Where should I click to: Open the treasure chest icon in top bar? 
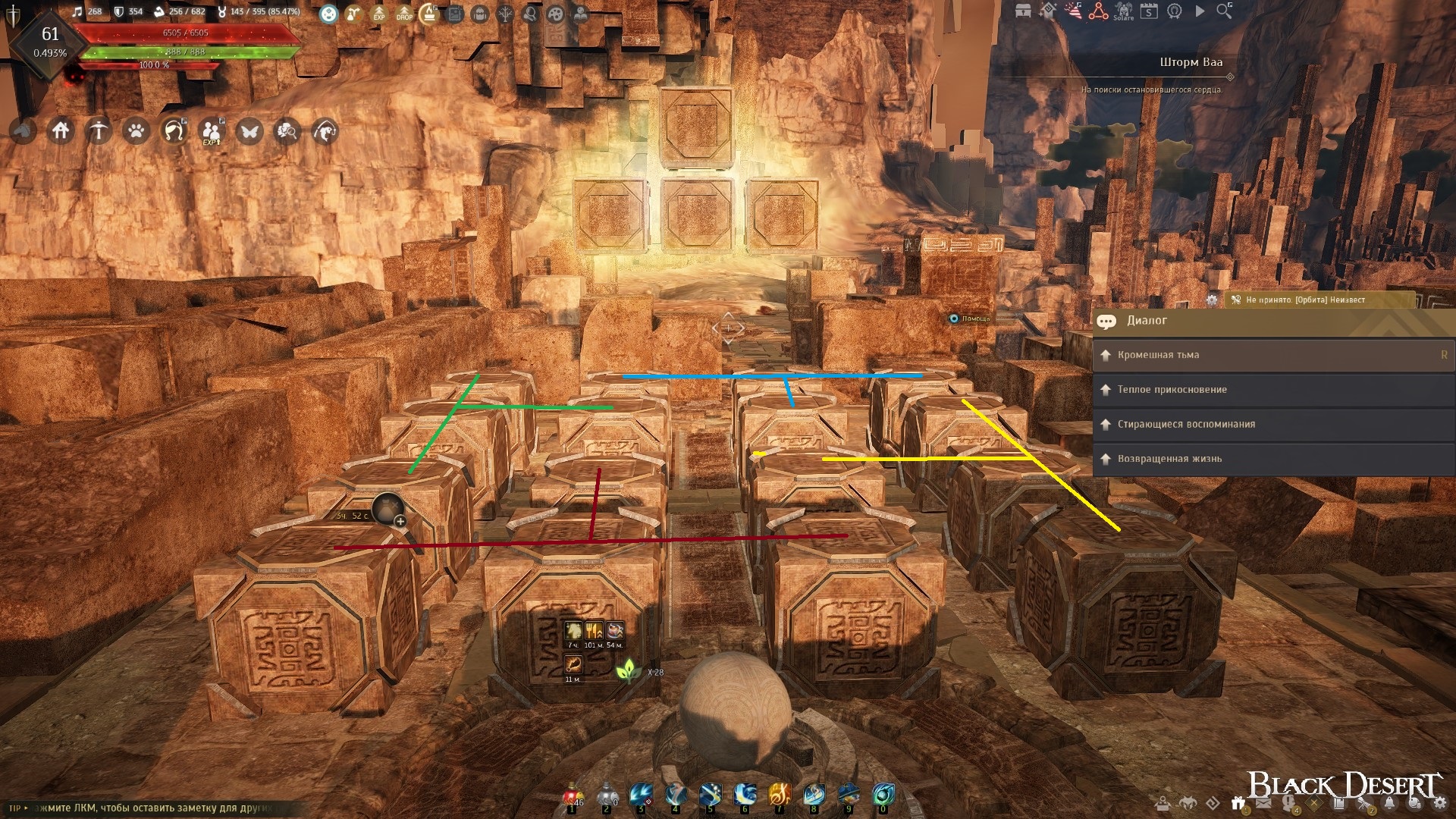pos(1023,11)
